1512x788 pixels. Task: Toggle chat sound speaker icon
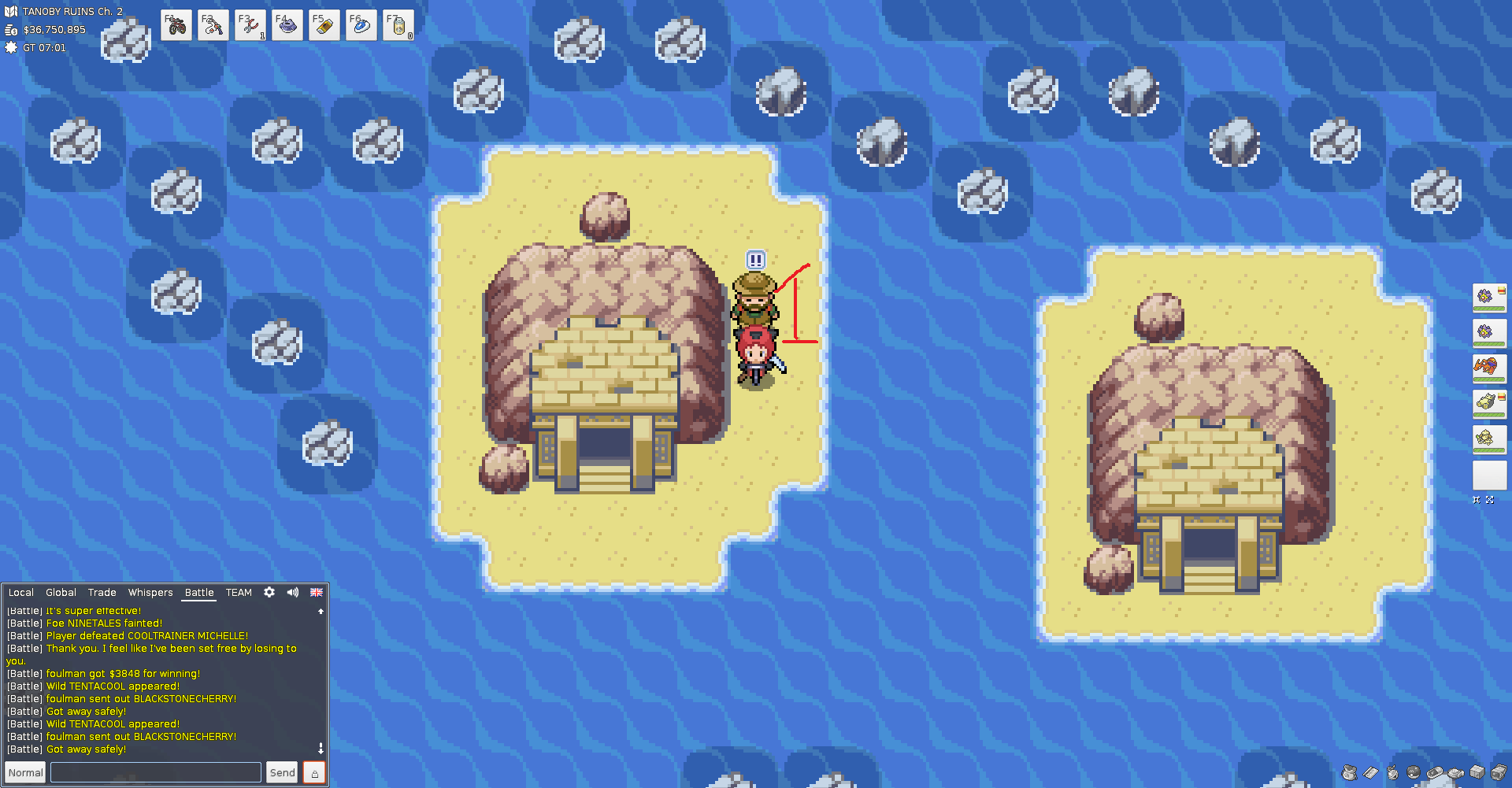[293, 592]
